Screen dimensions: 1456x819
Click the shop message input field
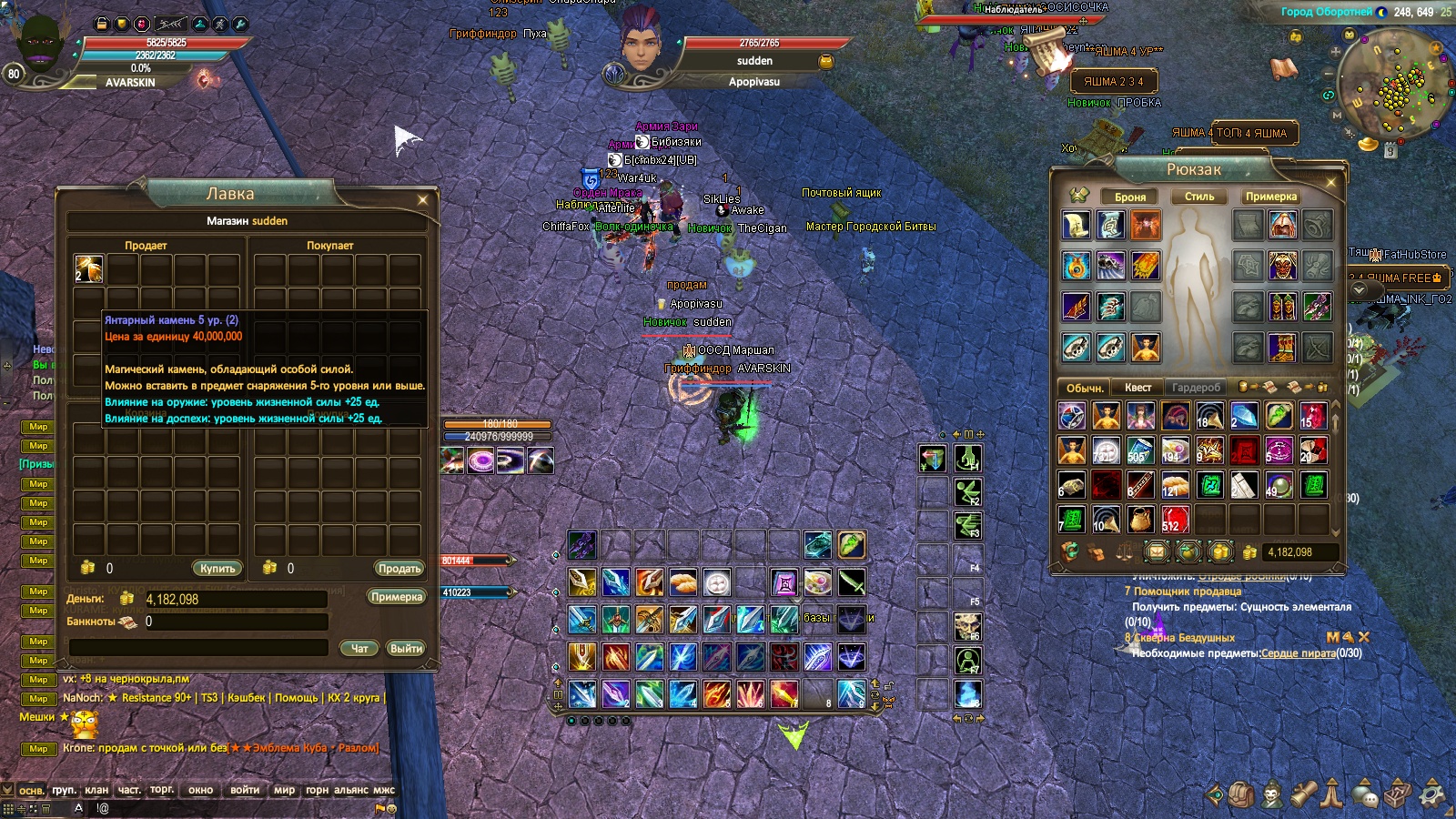198,647
